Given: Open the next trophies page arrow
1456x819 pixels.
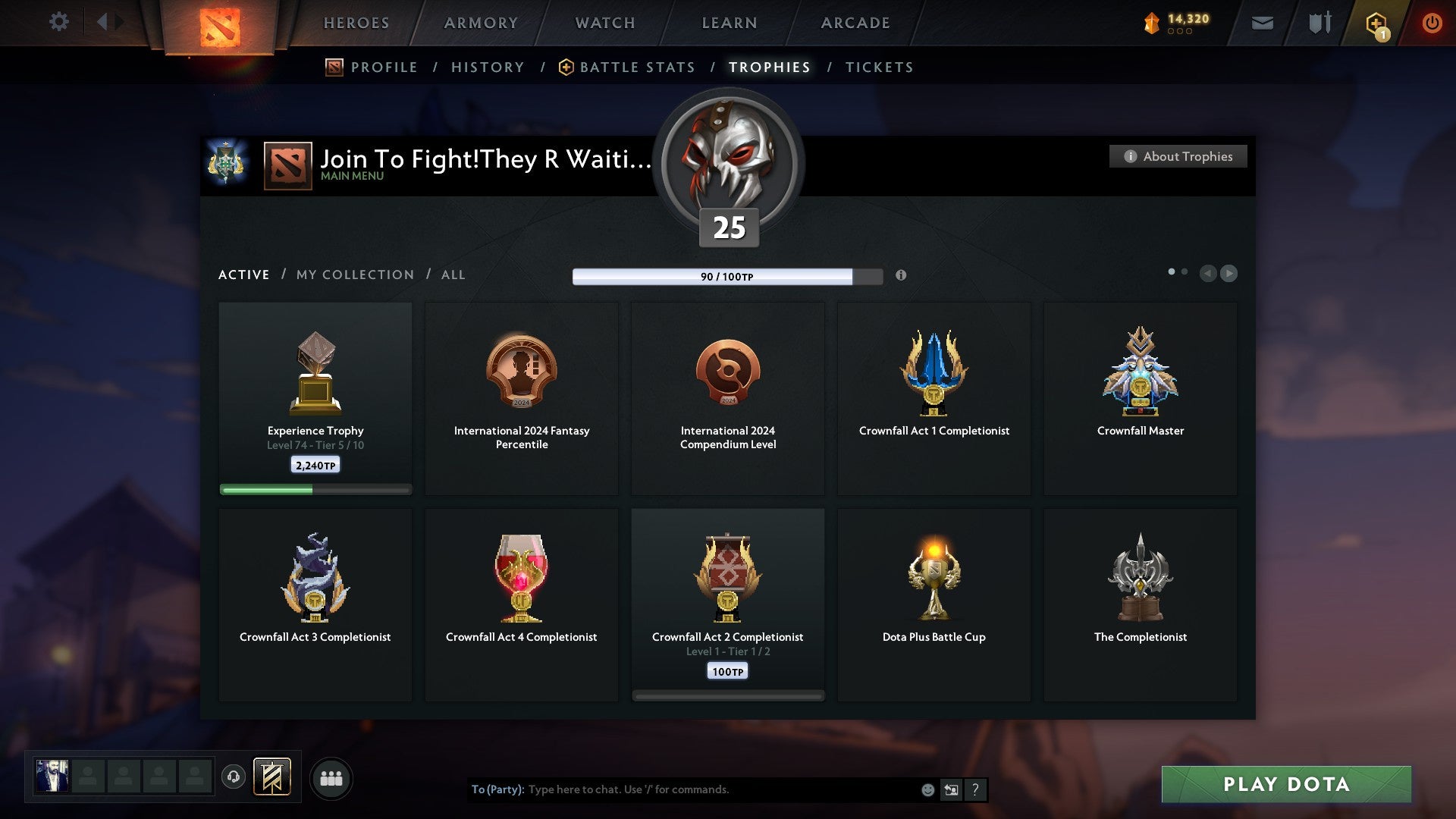Looking at the screenshot, I should (1230, 274).
